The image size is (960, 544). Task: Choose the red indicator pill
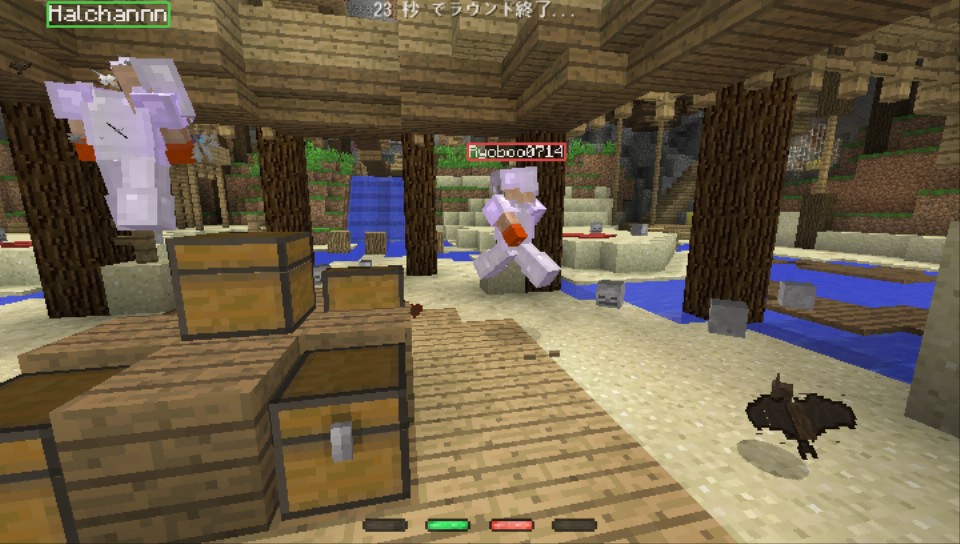(511, 524)
